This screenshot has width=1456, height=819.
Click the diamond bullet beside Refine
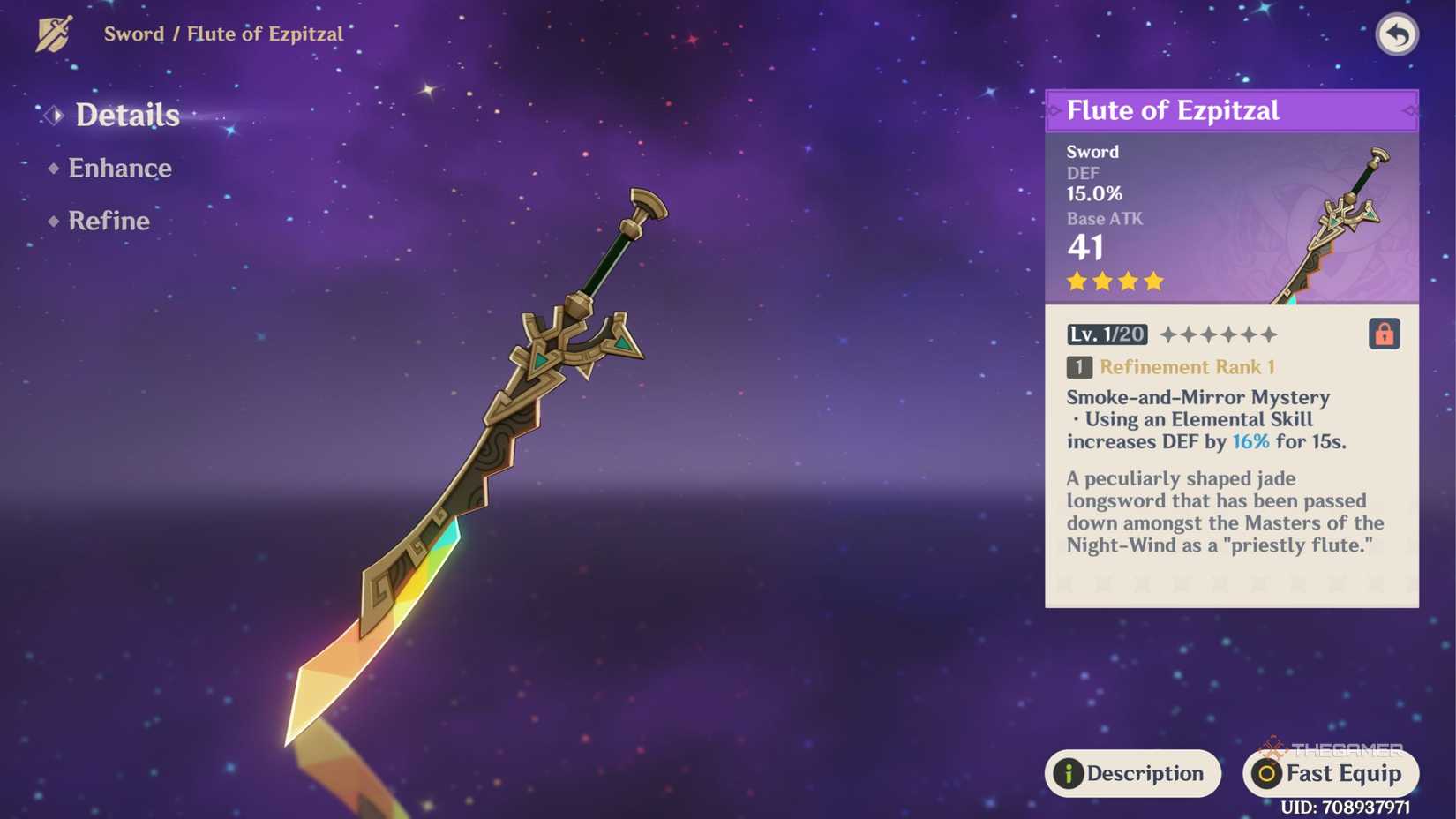click(53, 222)
